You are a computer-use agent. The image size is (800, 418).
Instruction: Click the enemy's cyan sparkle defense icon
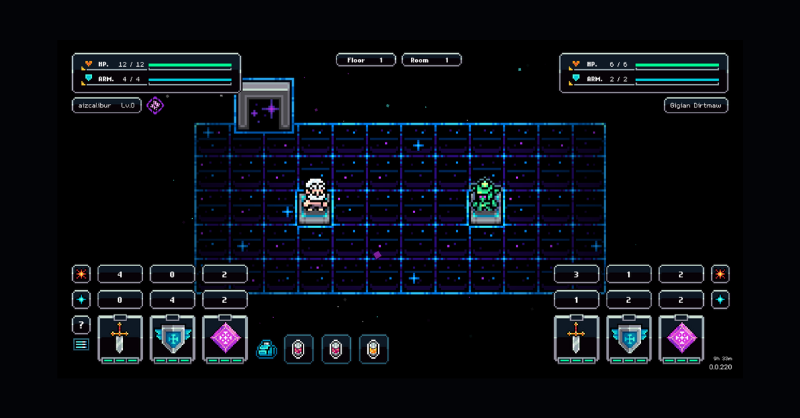(720, 299)
